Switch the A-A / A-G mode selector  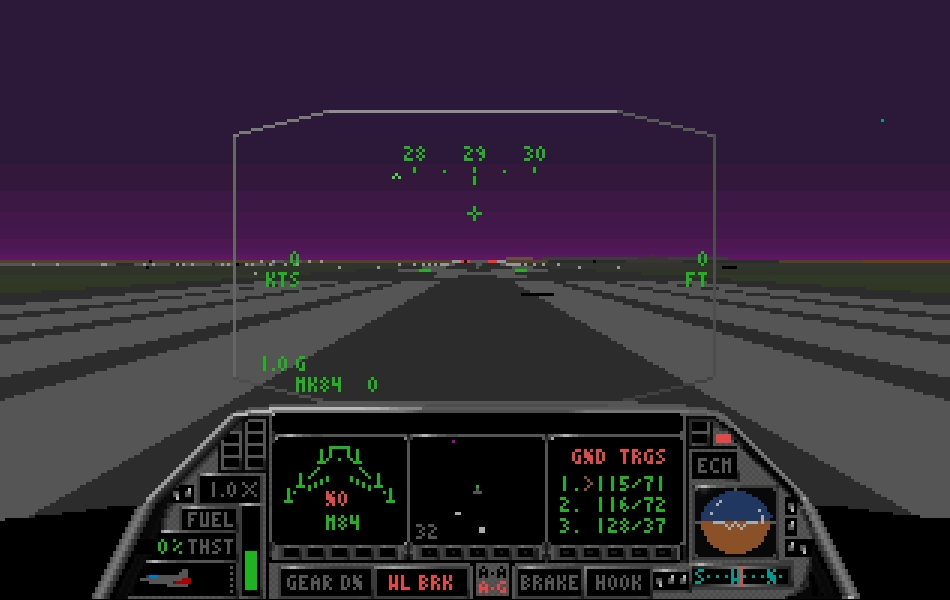(492, 581)
